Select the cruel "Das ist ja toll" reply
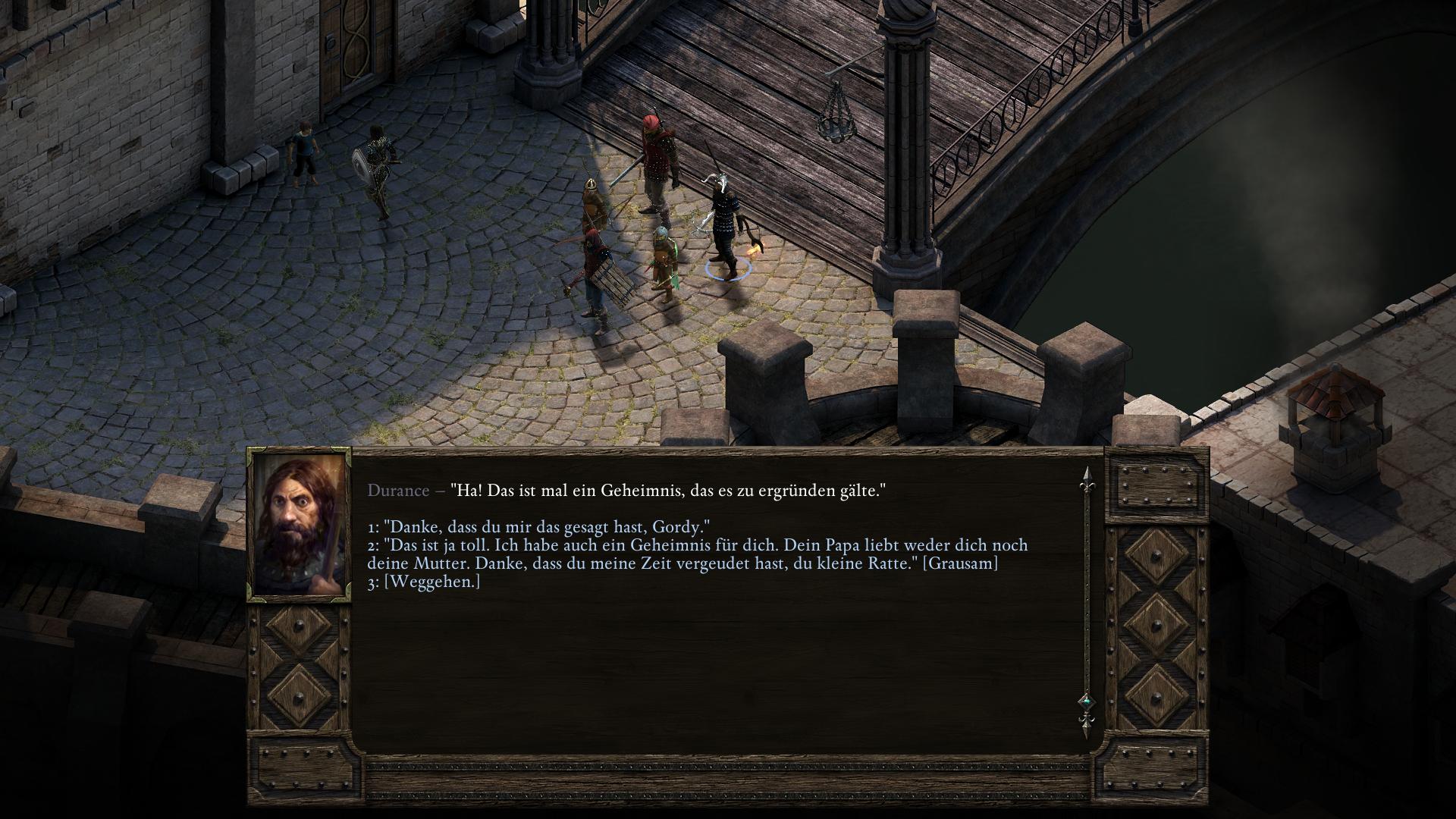This screenshot has height=819, width=1456. (x=682, y=554)
